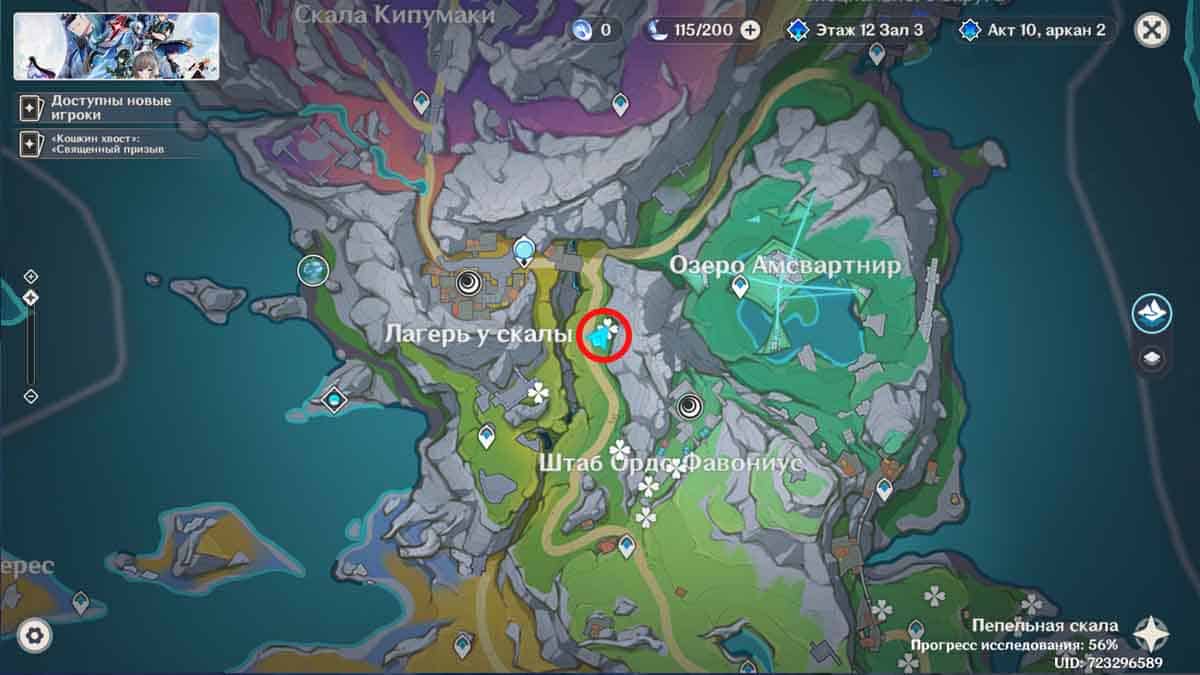Select the waypoint under the «Озеро Амсвартнир» label
This screenshot has height=675, width=1200.
tap(740, 288)
